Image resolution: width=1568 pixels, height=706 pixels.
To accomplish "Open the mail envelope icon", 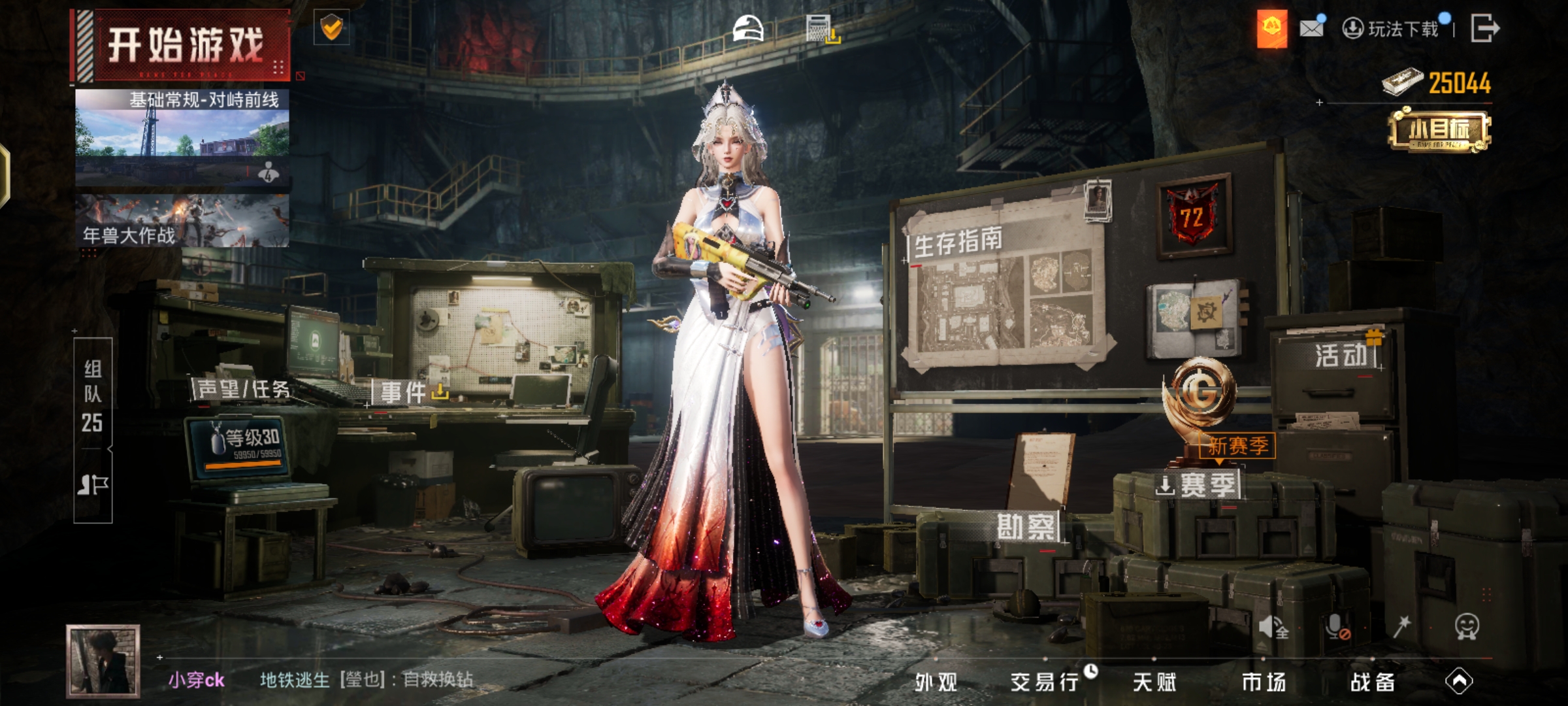I will [1311, 28].
